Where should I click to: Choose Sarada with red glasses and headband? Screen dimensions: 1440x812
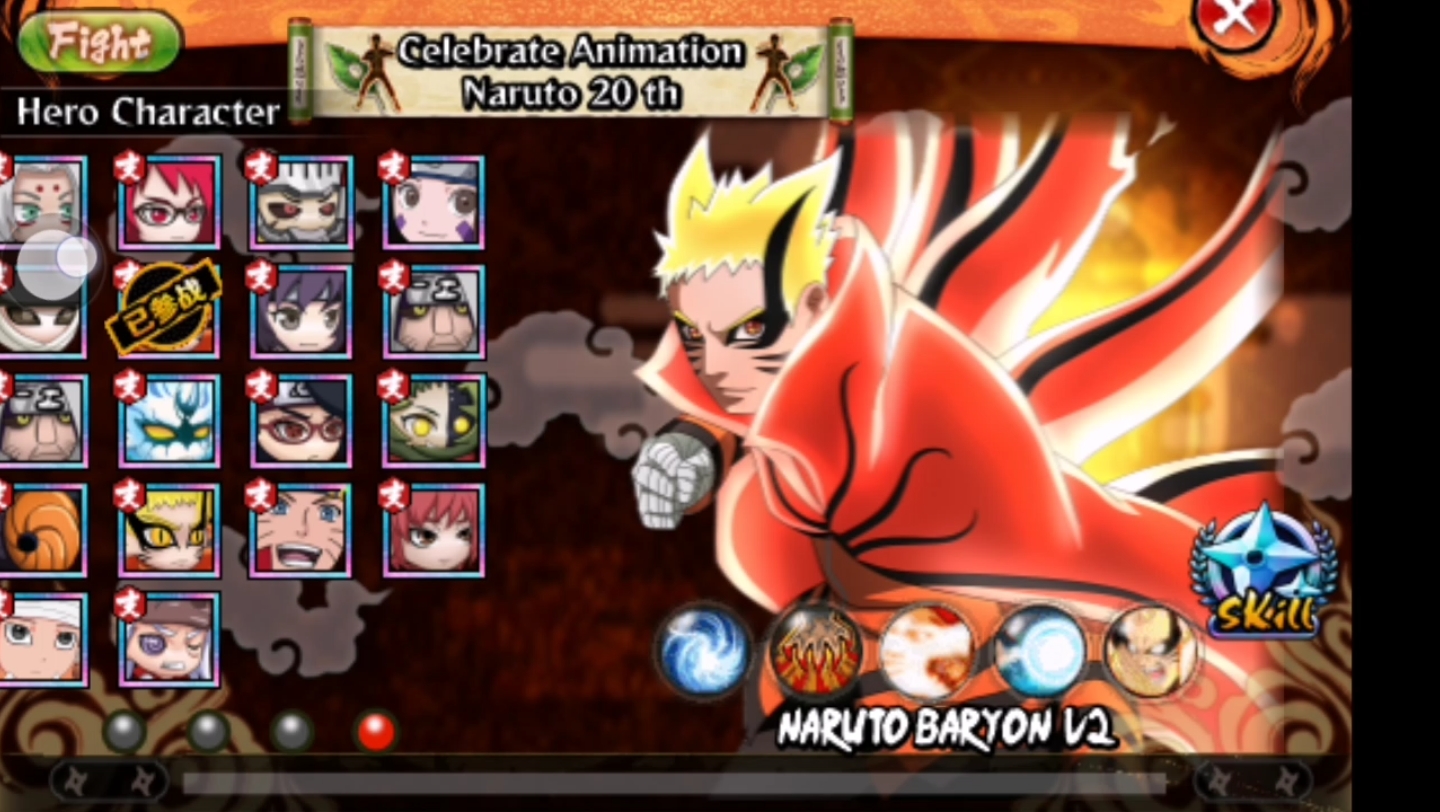301,421
